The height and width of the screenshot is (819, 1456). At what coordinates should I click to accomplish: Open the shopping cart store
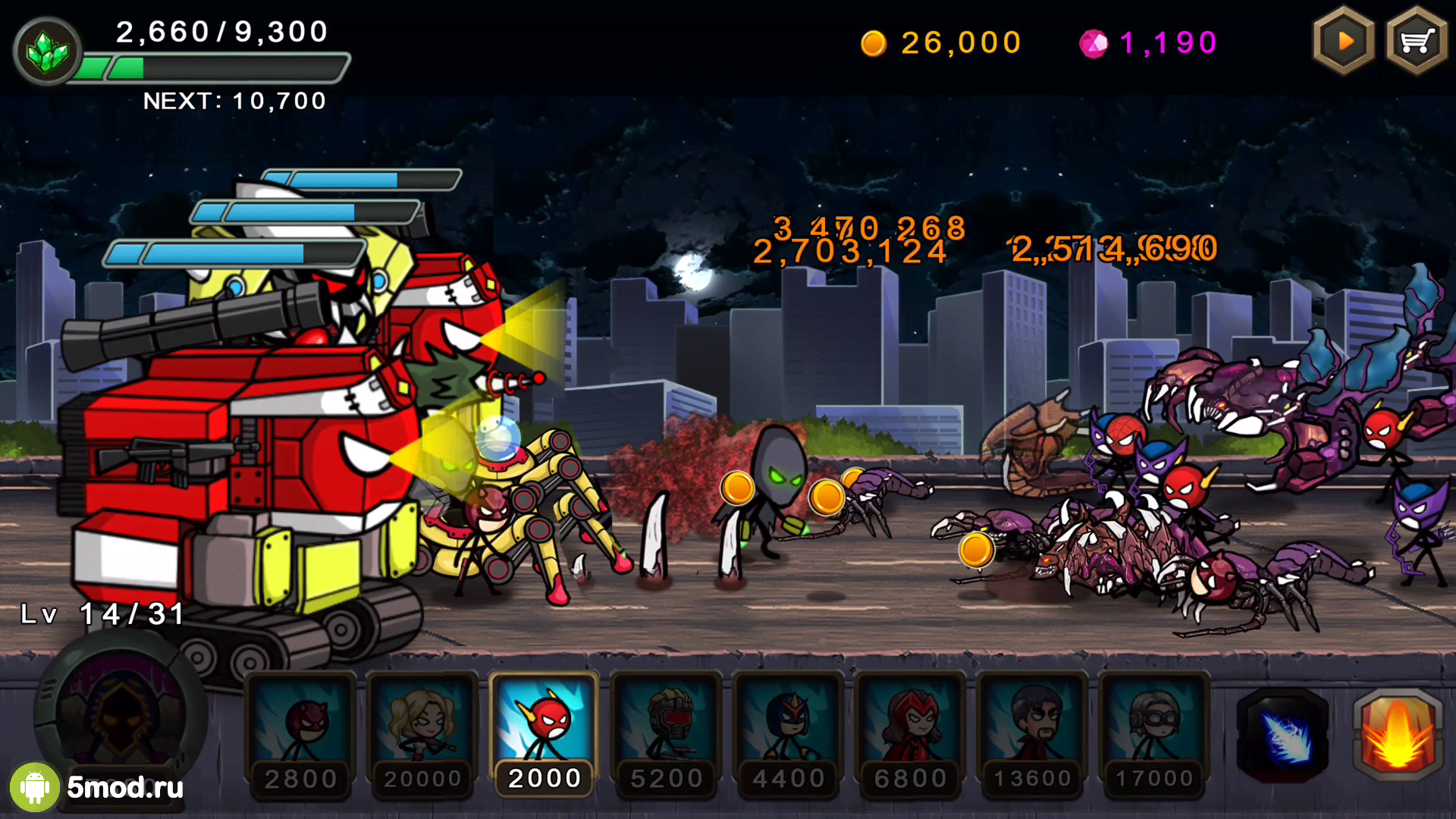1416,42
